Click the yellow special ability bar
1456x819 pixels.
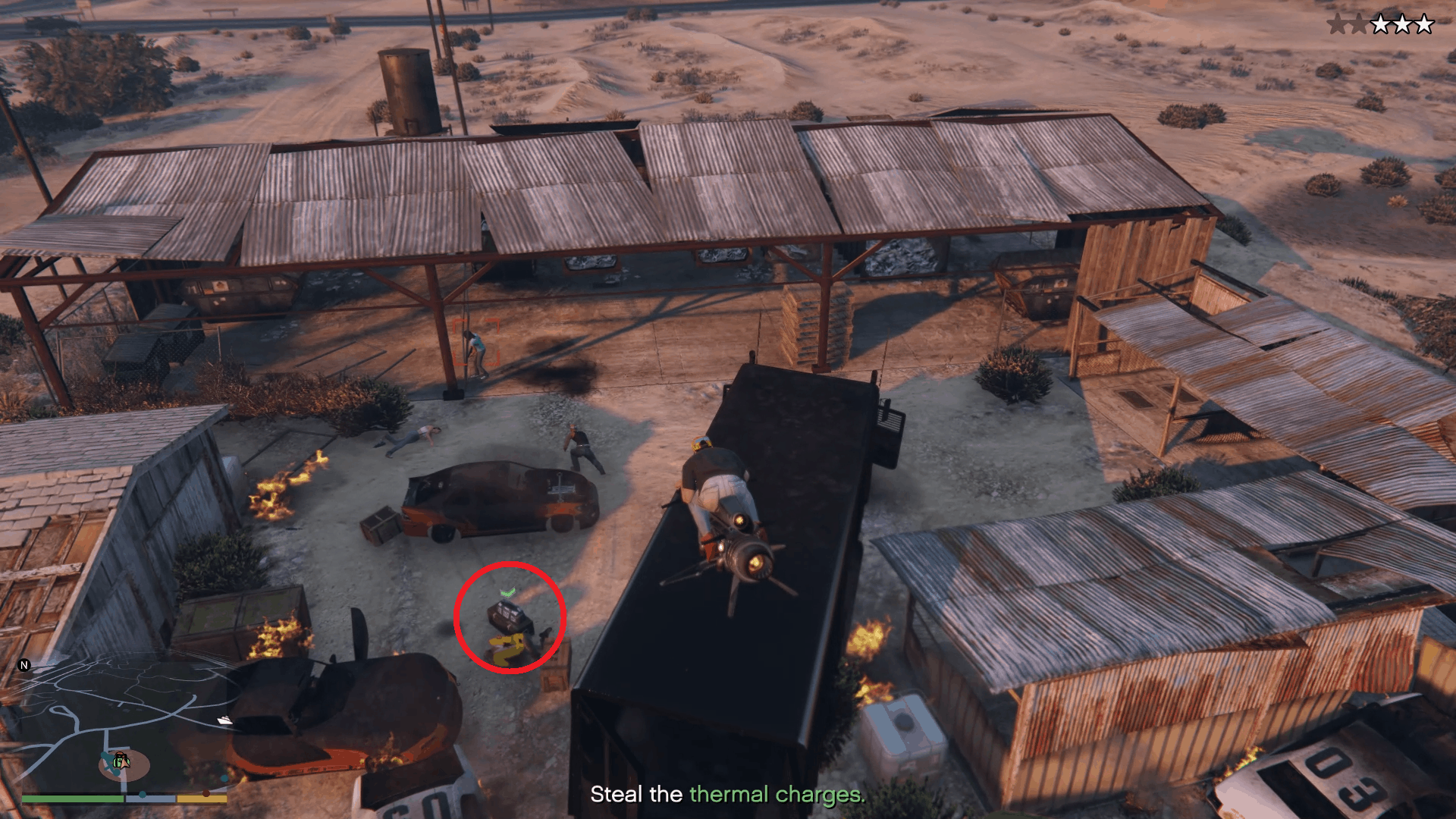202,799
